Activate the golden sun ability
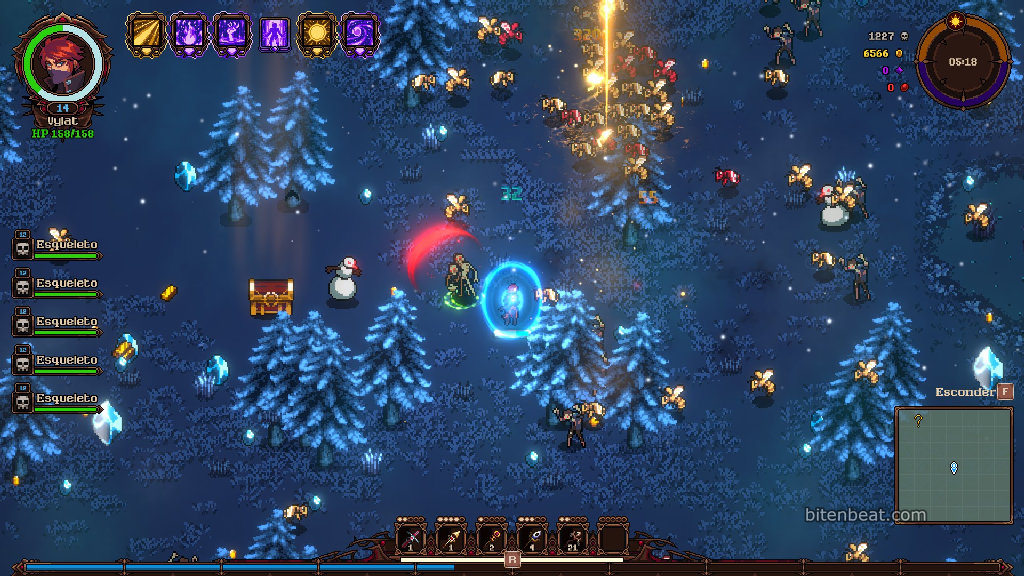This screenshot has width=1024, height=576. (x=318, y=34)
